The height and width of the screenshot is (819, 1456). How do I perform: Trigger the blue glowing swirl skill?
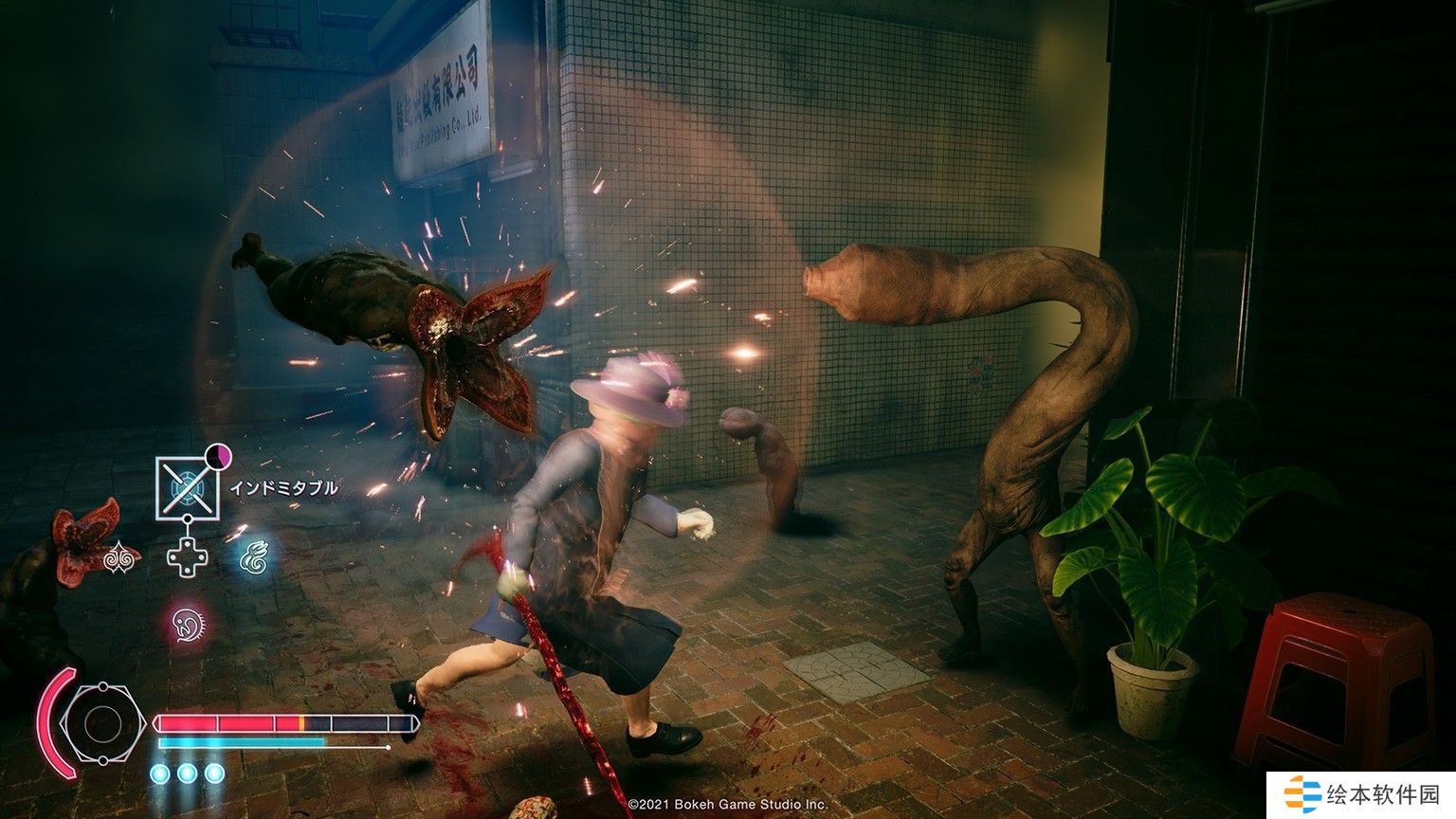click(252, 557)
